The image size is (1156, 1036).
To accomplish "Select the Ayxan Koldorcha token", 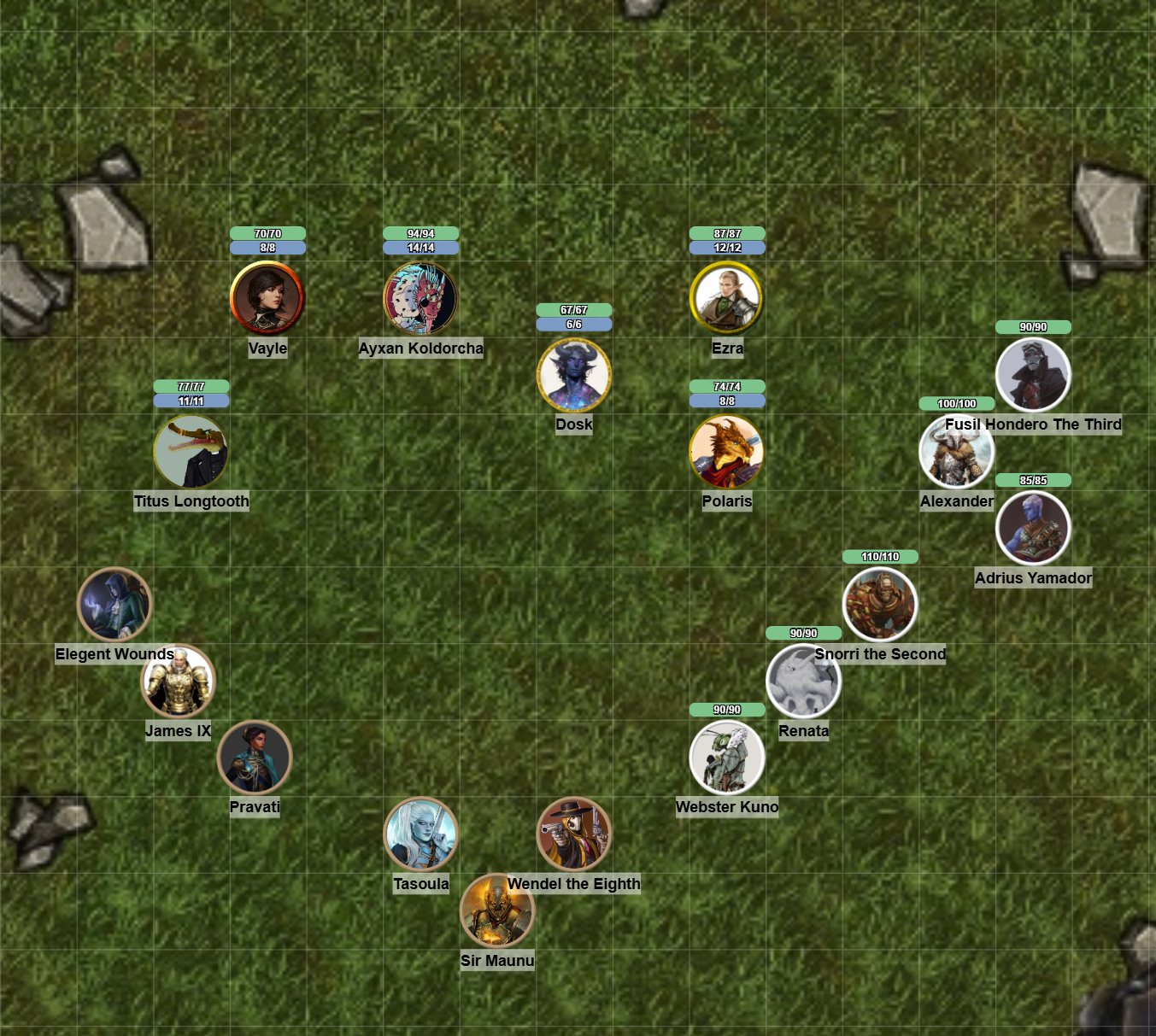I will [420, 298].
